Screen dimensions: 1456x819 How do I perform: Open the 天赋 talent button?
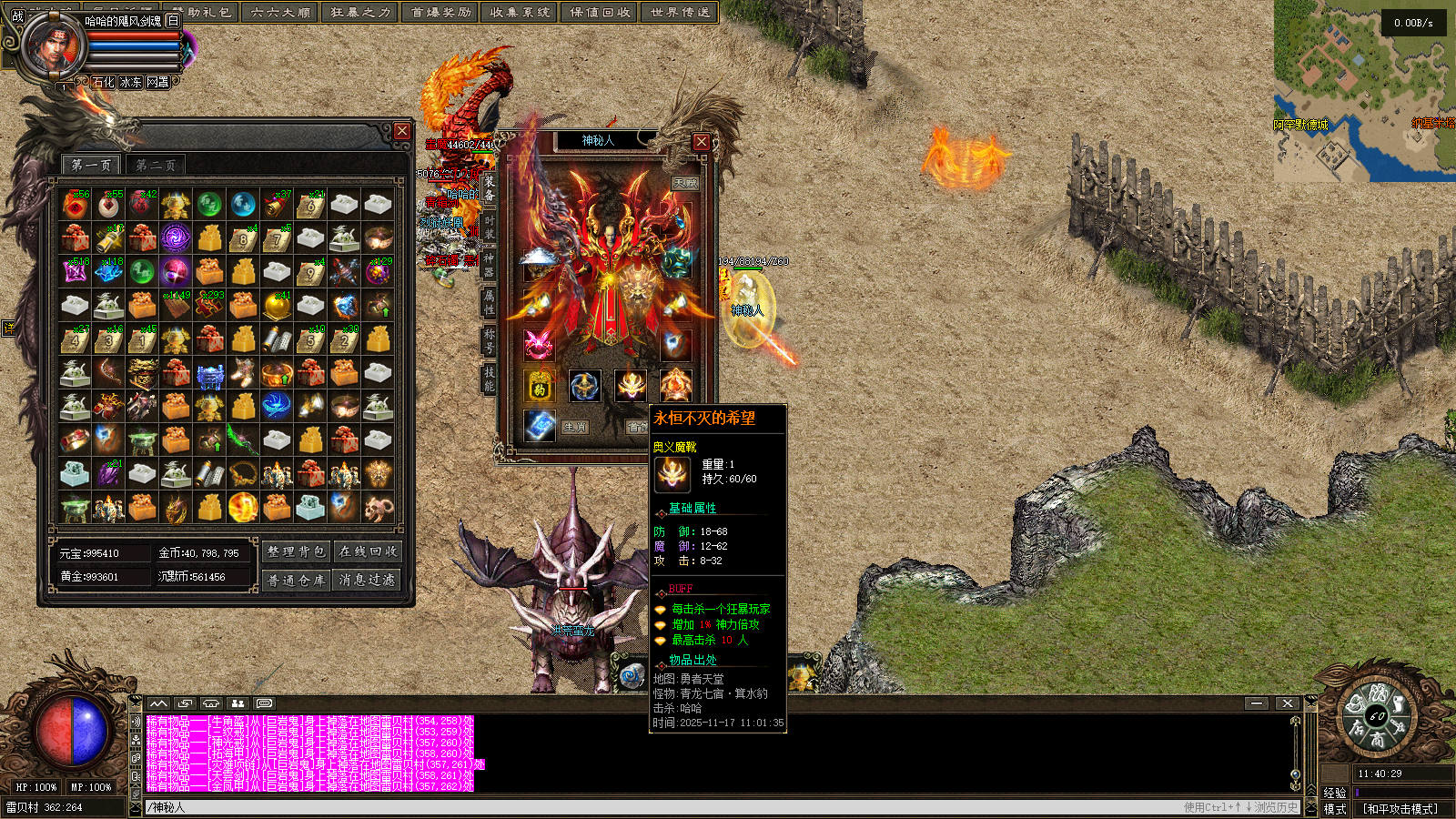click(685, 183)
